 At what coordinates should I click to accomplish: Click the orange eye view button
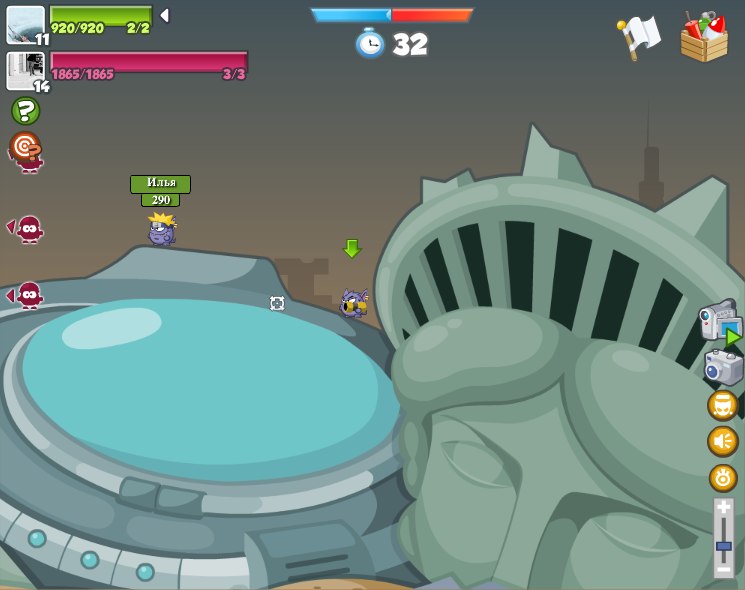pyautogui.click(x=723, y=477)
